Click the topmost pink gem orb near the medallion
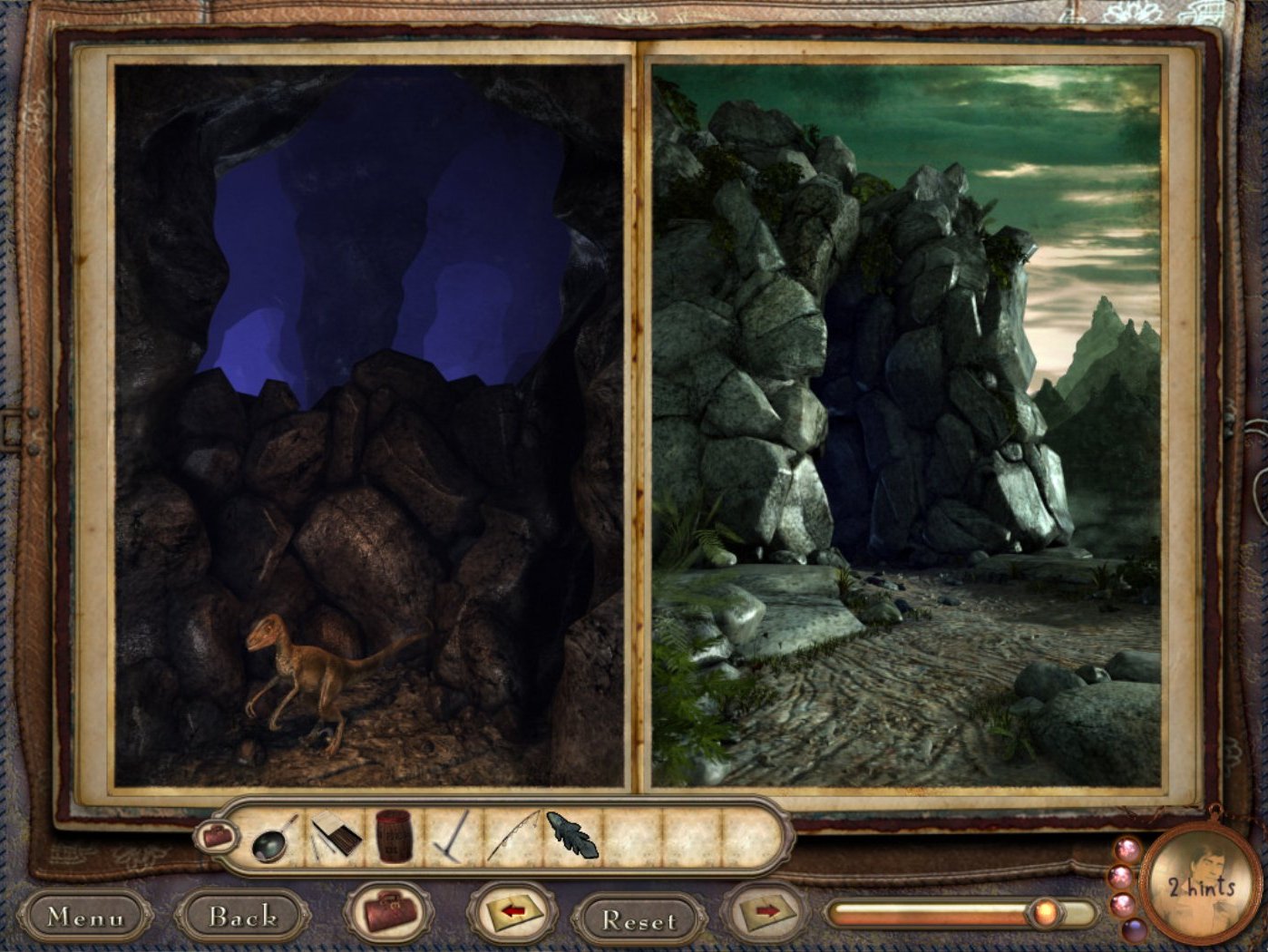Viewport: 1268px width, 952px height. [1126, 849]
